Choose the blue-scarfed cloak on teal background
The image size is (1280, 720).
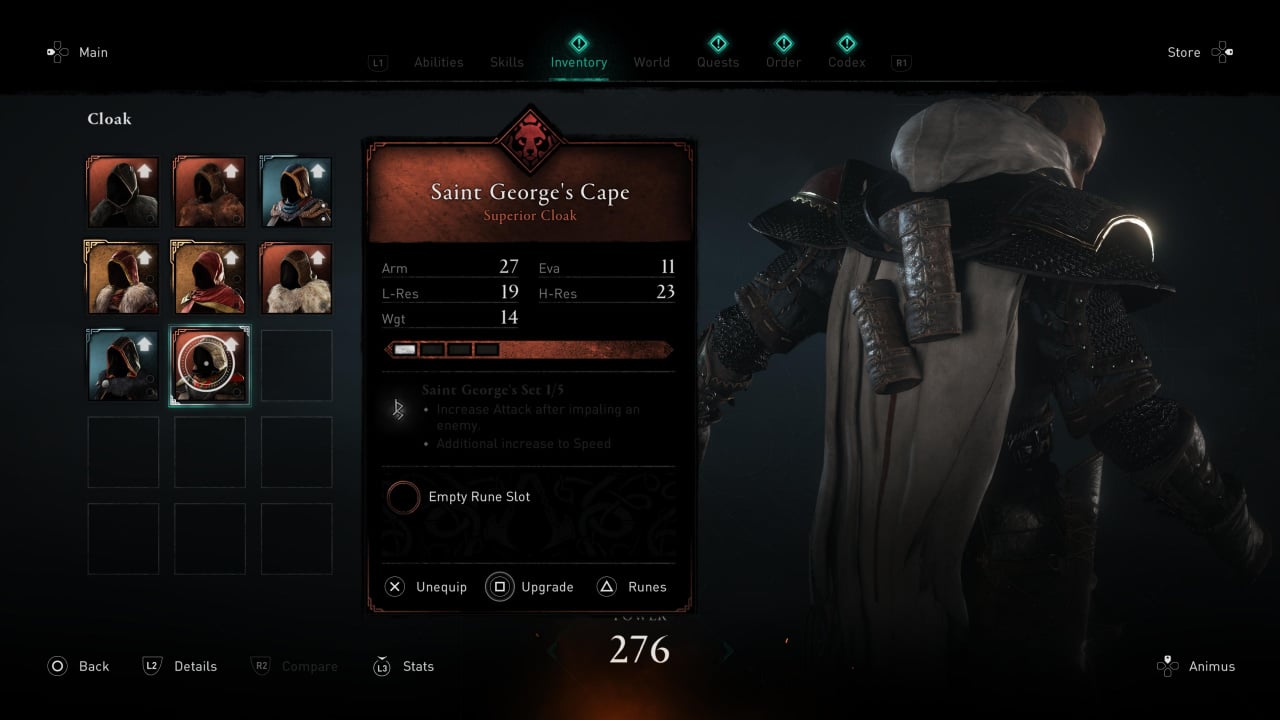pos(296,191)
